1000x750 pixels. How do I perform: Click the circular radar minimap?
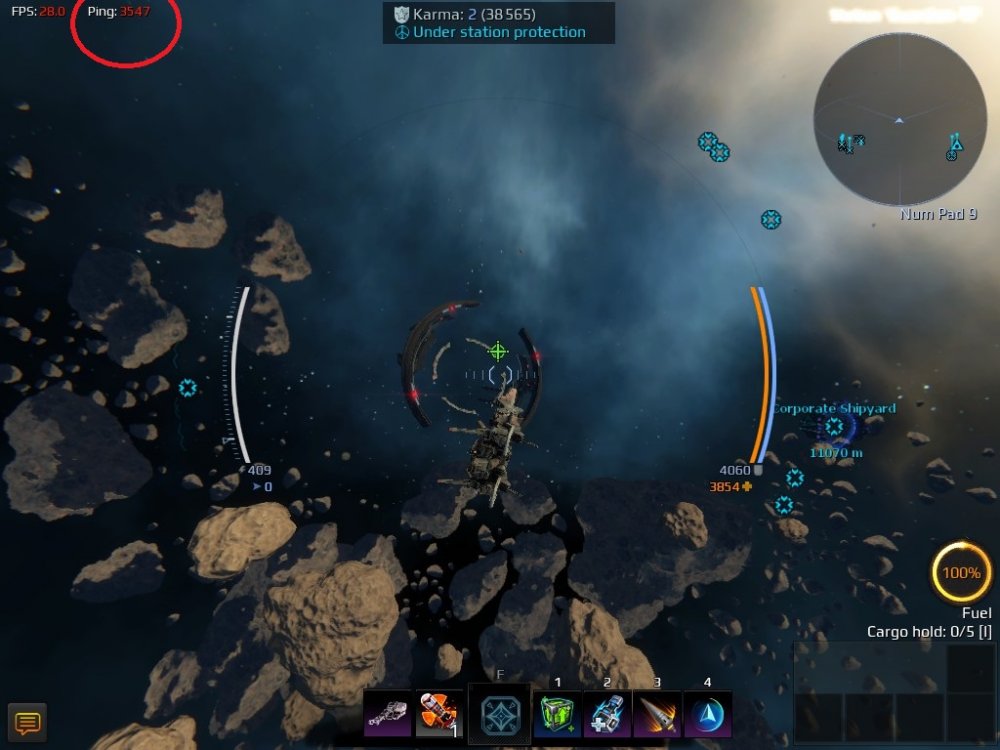click(900, 120)
